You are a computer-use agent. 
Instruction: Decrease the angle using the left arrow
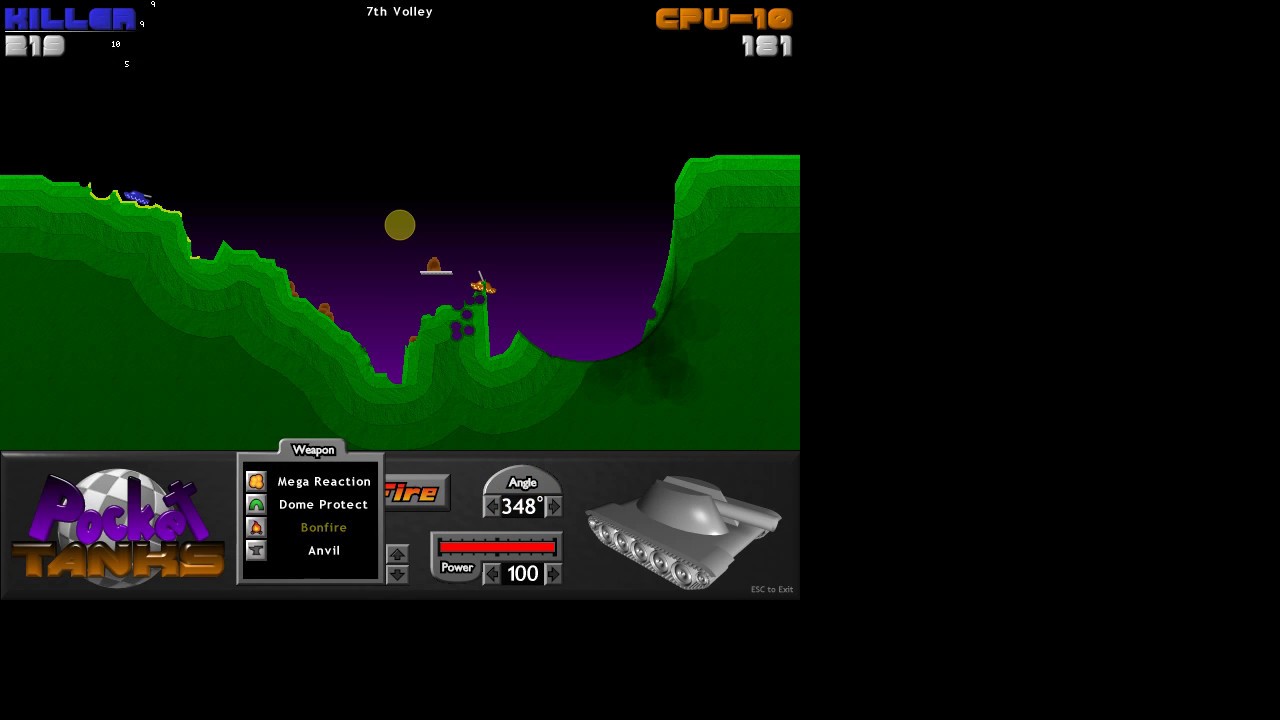[x=491, y=507]
